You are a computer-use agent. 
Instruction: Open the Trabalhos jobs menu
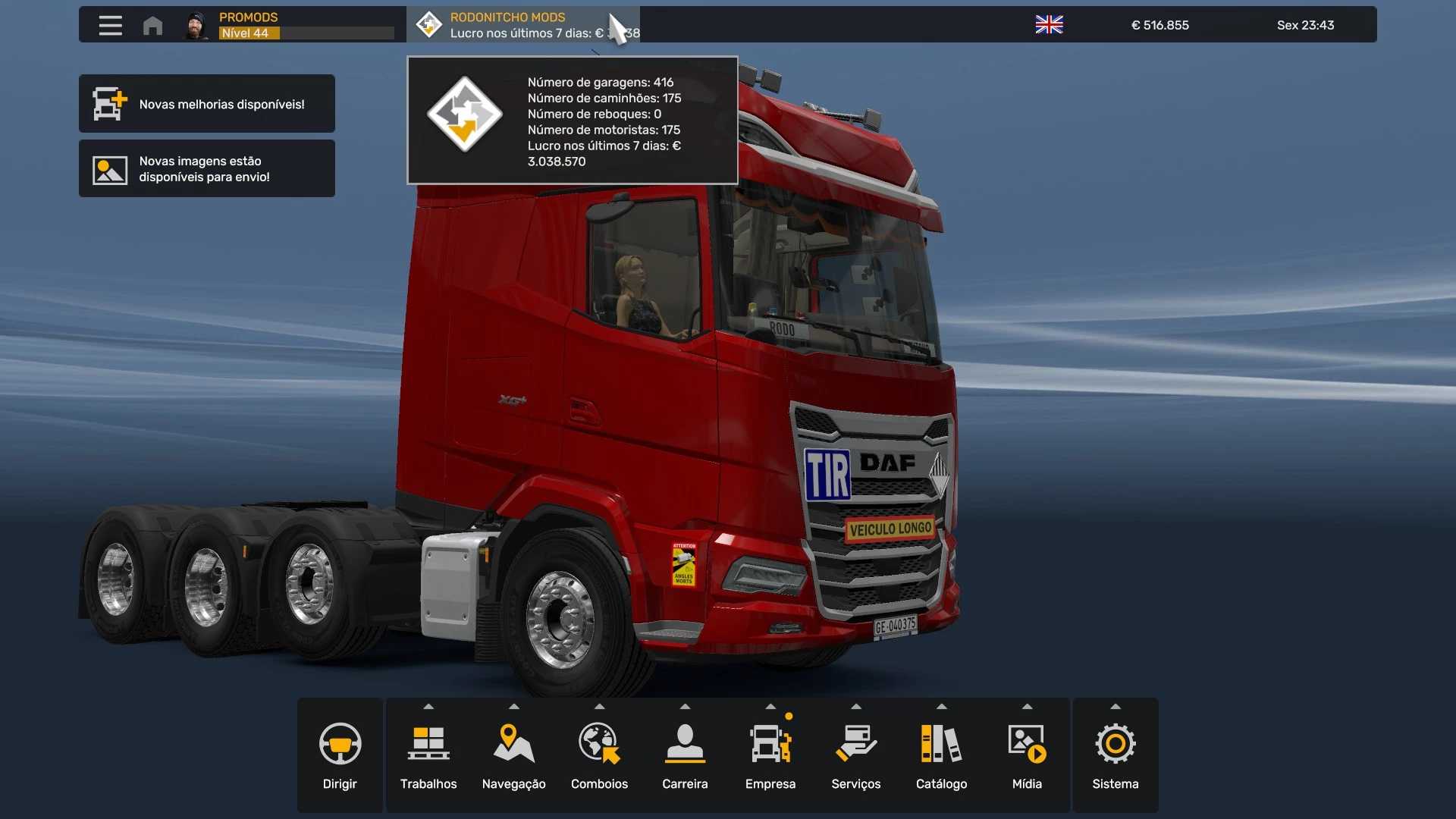428,755
